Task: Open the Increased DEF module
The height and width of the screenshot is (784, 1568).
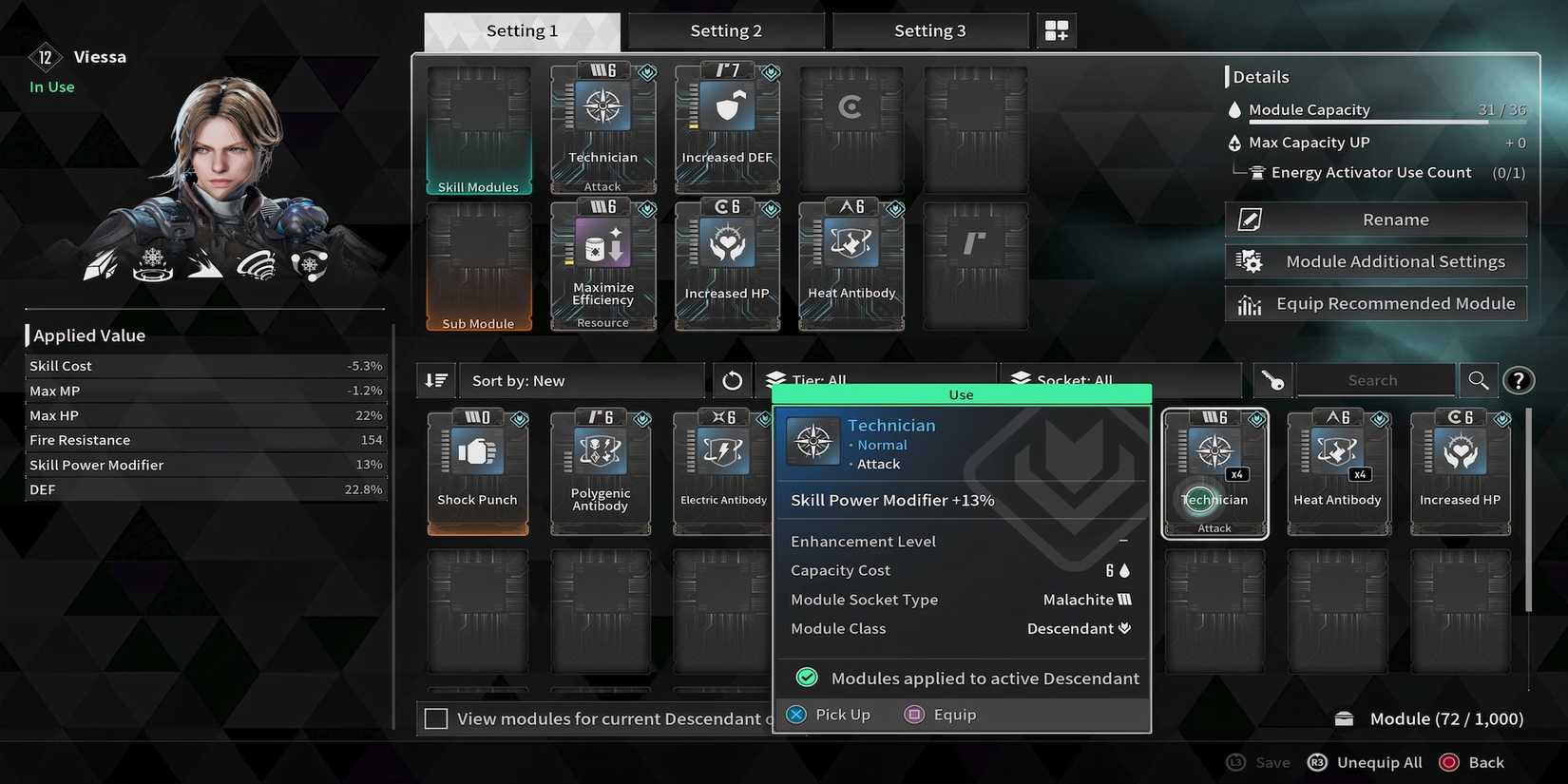Action: point(726,128)
